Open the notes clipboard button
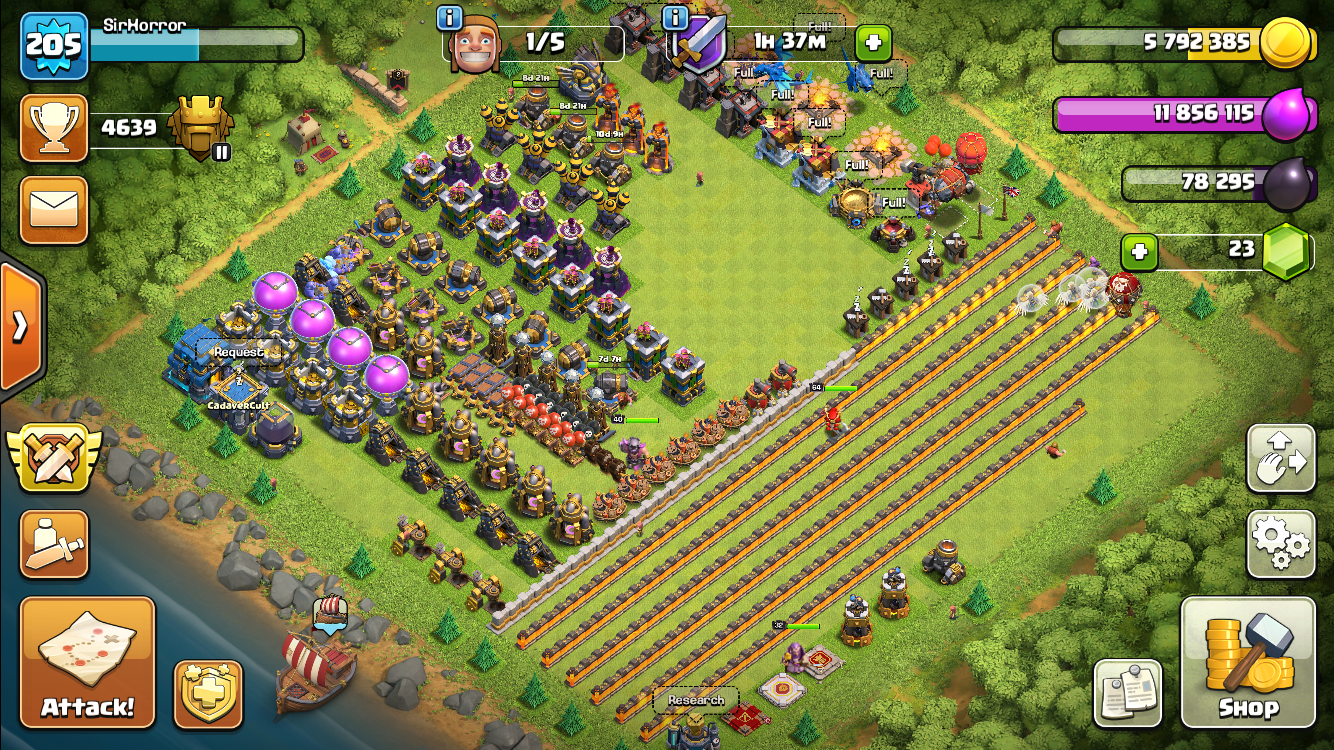The width and height of the screenshot is (1334, 750). point(1128,693)
